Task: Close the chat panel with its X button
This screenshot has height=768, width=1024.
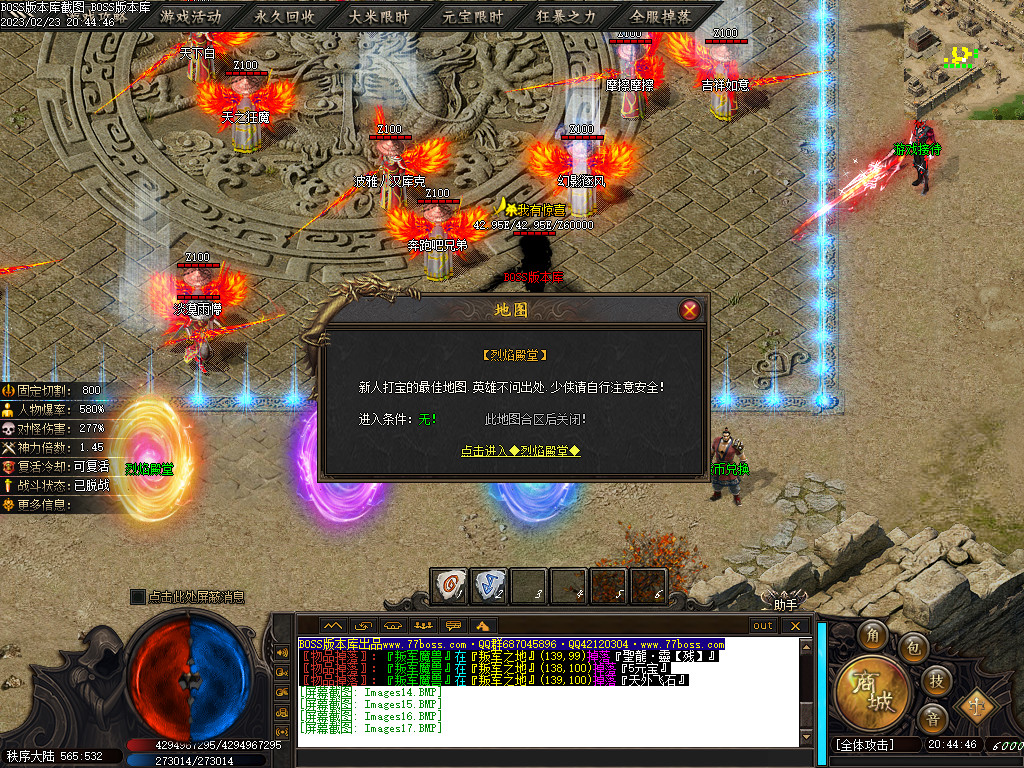Action: (x=796, y=626)
